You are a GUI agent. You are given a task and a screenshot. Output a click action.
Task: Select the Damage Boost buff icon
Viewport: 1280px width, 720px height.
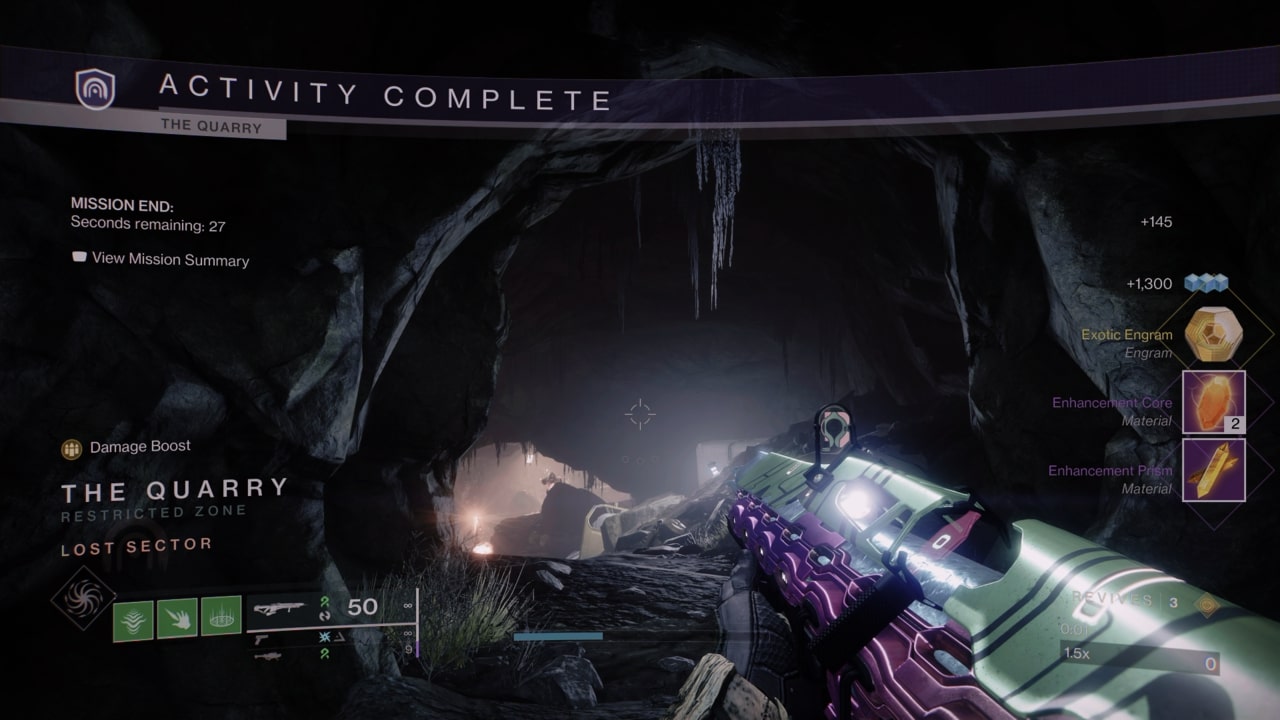[x=71, y=449]
